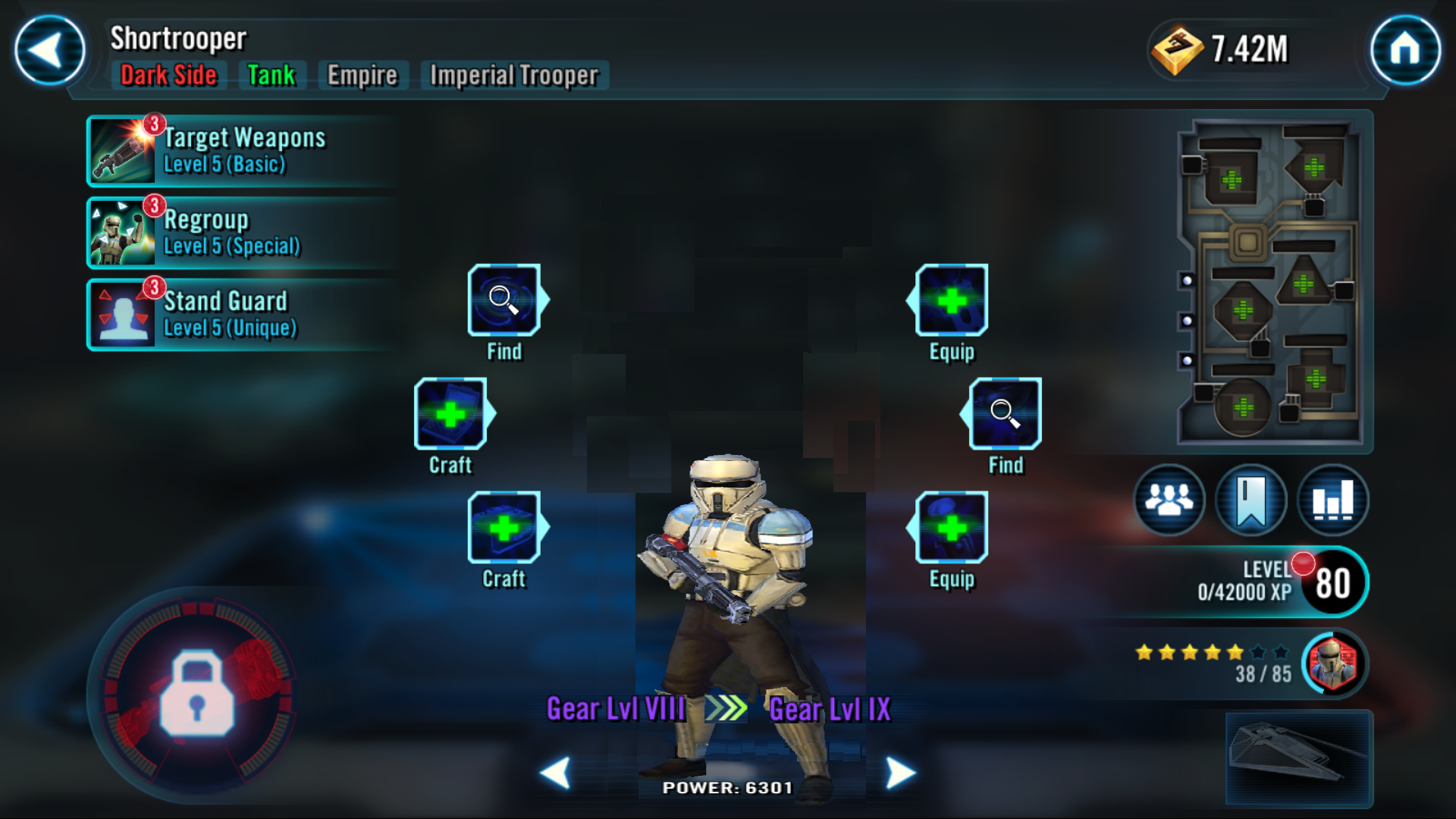1456x819 pixels.
Task: View the Stand Guard unique ability
Action: (239, 314)
